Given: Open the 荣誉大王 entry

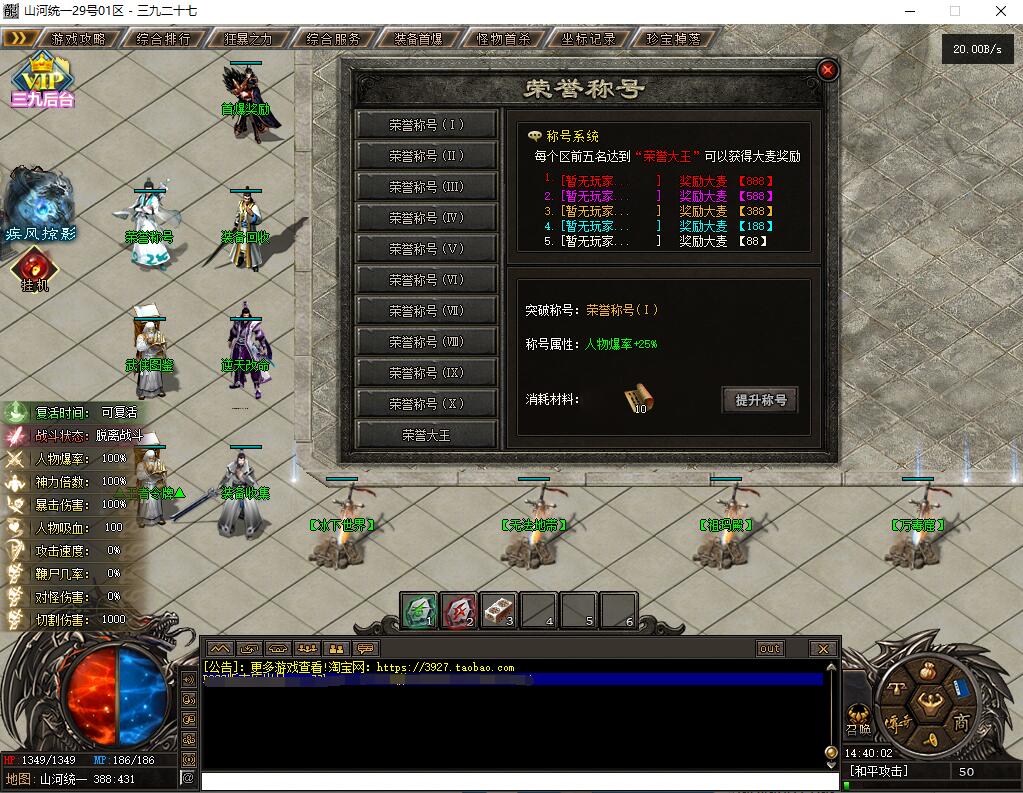Looking at the screenshot, I should point(427,435).
